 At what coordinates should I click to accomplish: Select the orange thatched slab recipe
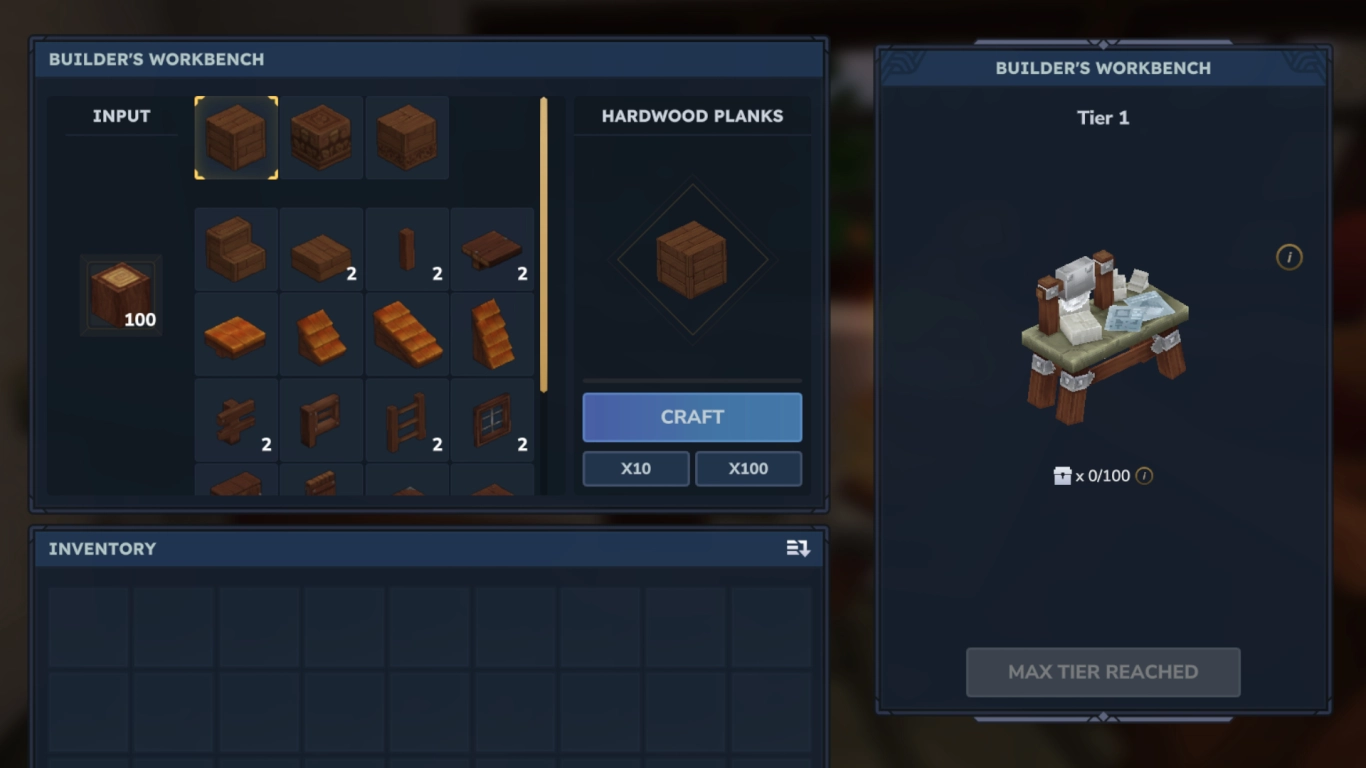(235, 334)
